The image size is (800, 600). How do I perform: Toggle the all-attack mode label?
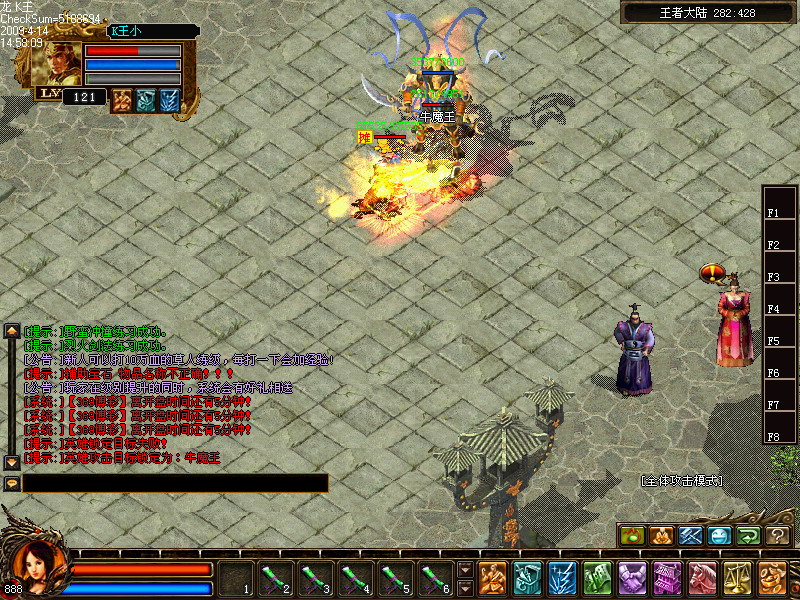pyautogui.click(x=681, y=481)
